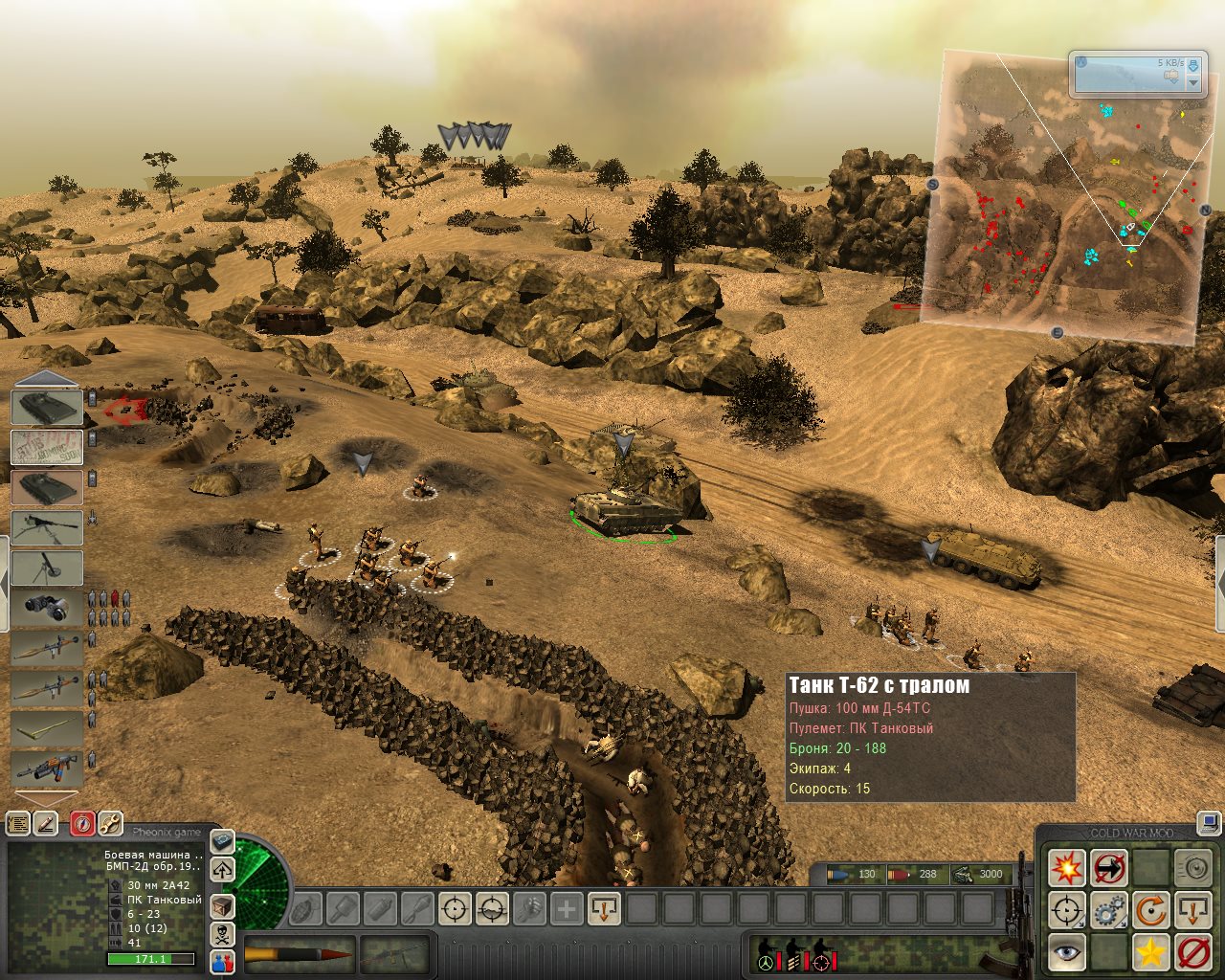Select the gold star command
Image resolution: width=1225 pixels, height=980 pixels.
click(1151, 952)
